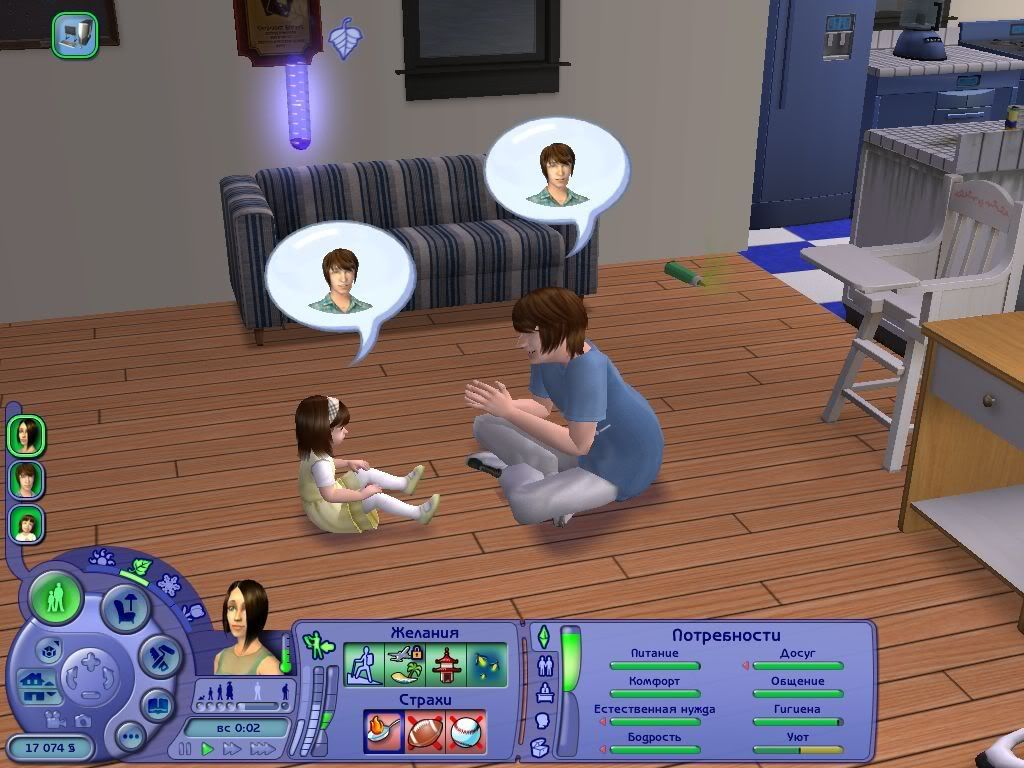The image size is (1024, 768).
Task: Open Buy mode with the armchair button
Action: click(x=127, y=607)
